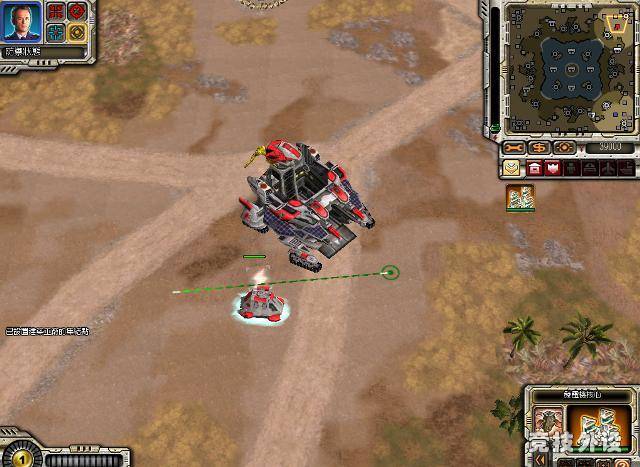Select the yellow highlighted stance icon
Screen dimensions: 640x467
coord(76,31)
